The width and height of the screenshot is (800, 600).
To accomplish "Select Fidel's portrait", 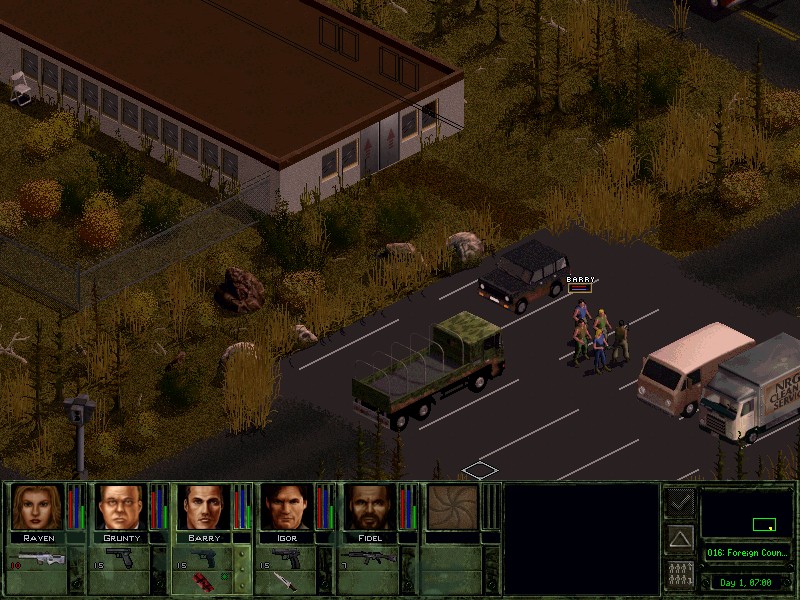I will coord(372,507).
